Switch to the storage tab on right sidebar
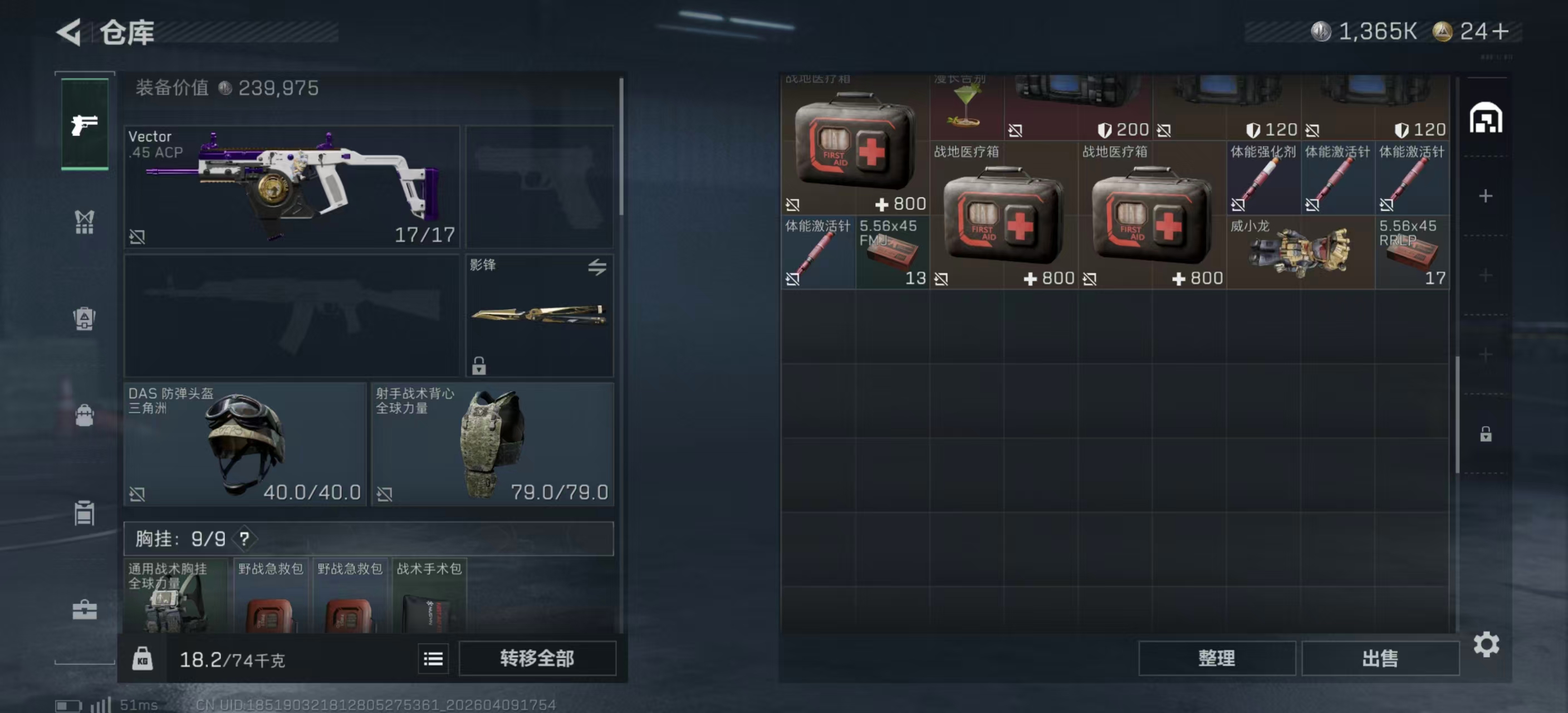This screenshot has height=713, width=1568. click(1488, 119)
